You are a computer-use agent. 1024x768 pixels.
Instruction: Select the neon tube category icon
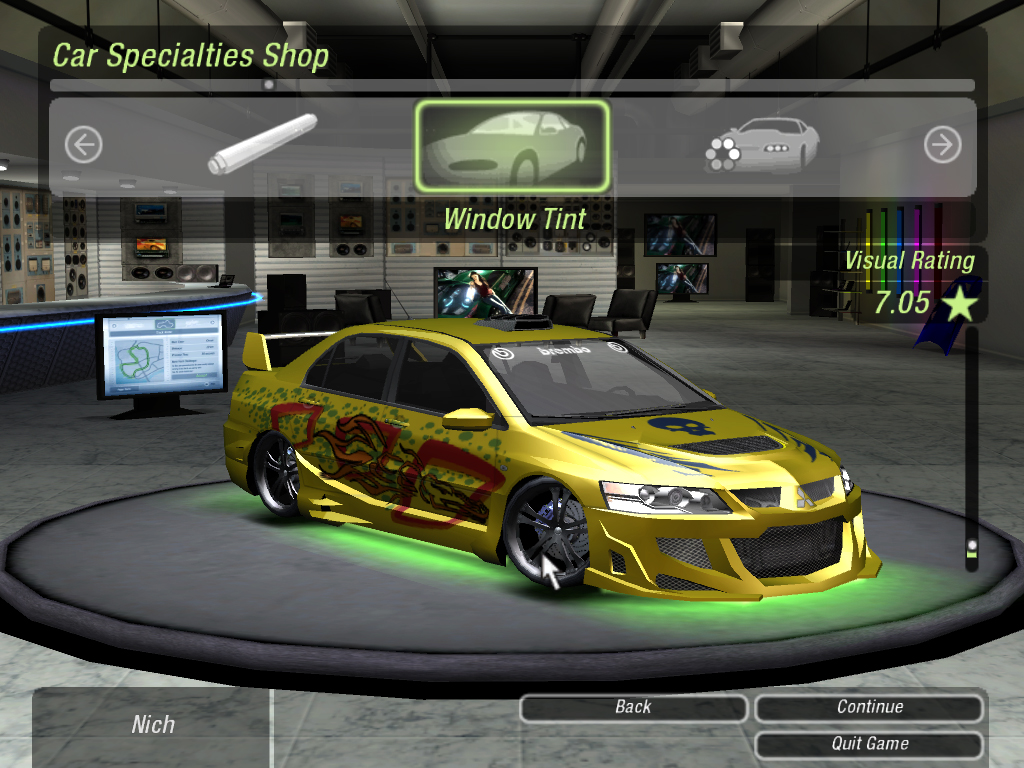click(x=263, y=144)
